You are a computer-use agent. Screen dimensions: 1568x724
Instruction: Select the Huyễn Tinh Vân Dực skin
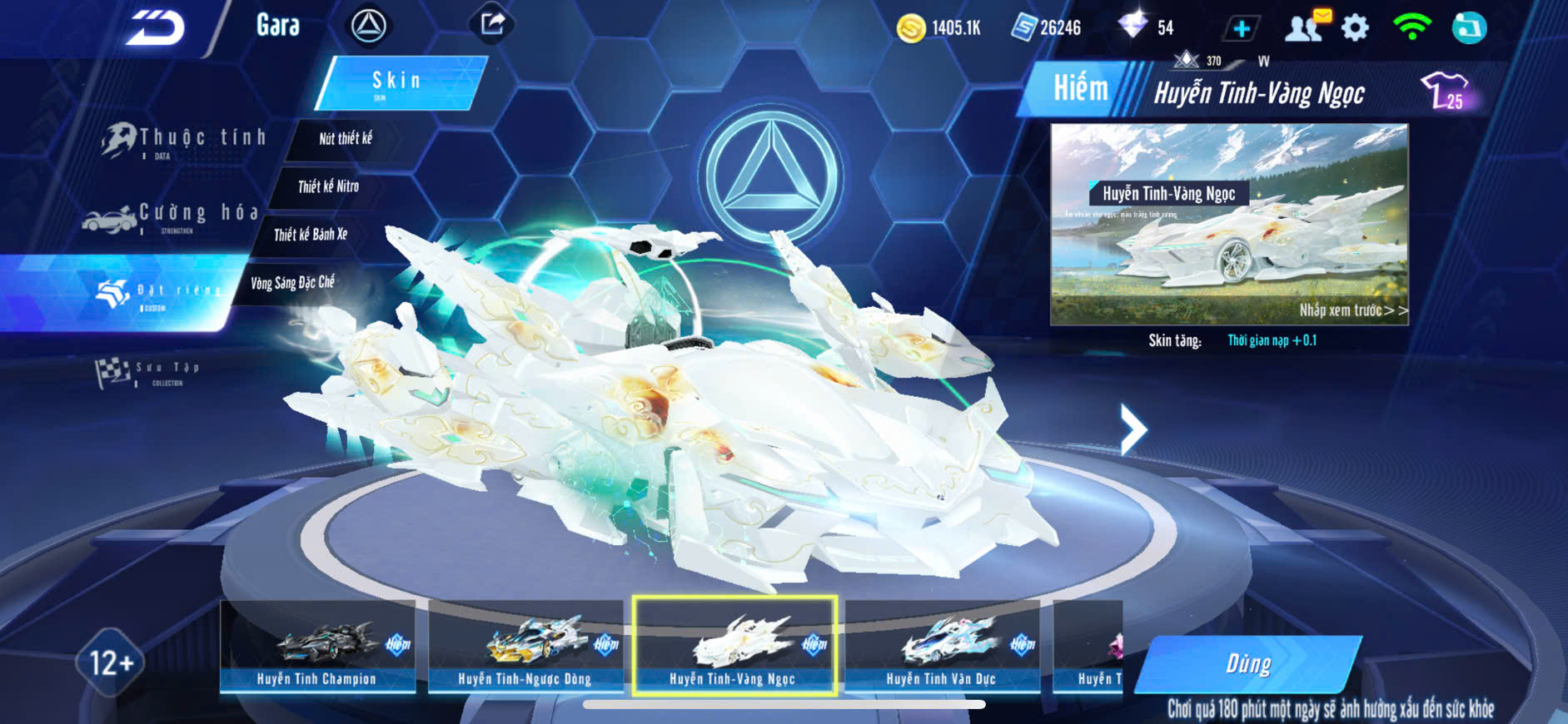[x=942, y=647]
